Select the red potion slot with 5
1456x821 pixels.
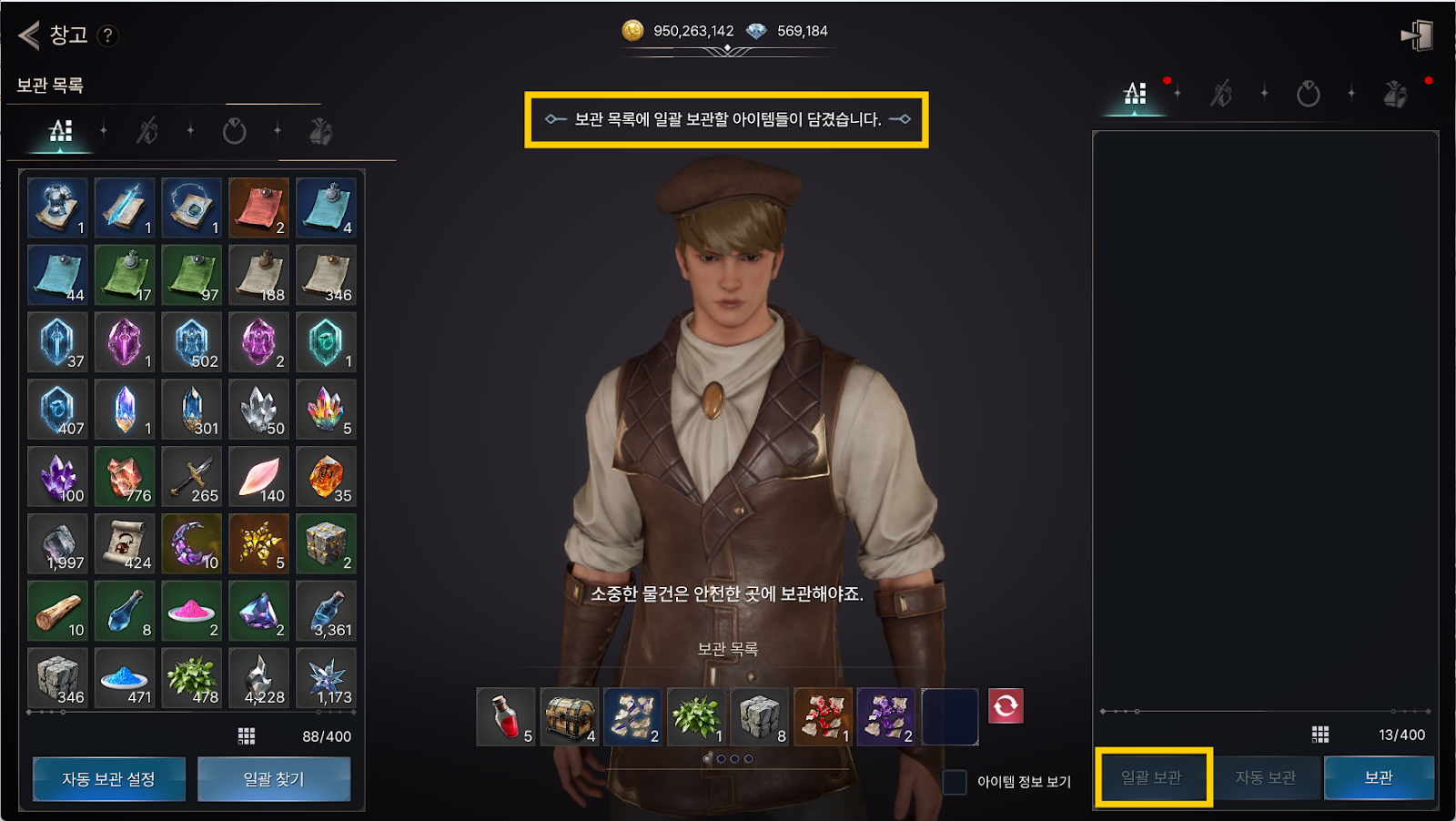click(x=506, y=717)
